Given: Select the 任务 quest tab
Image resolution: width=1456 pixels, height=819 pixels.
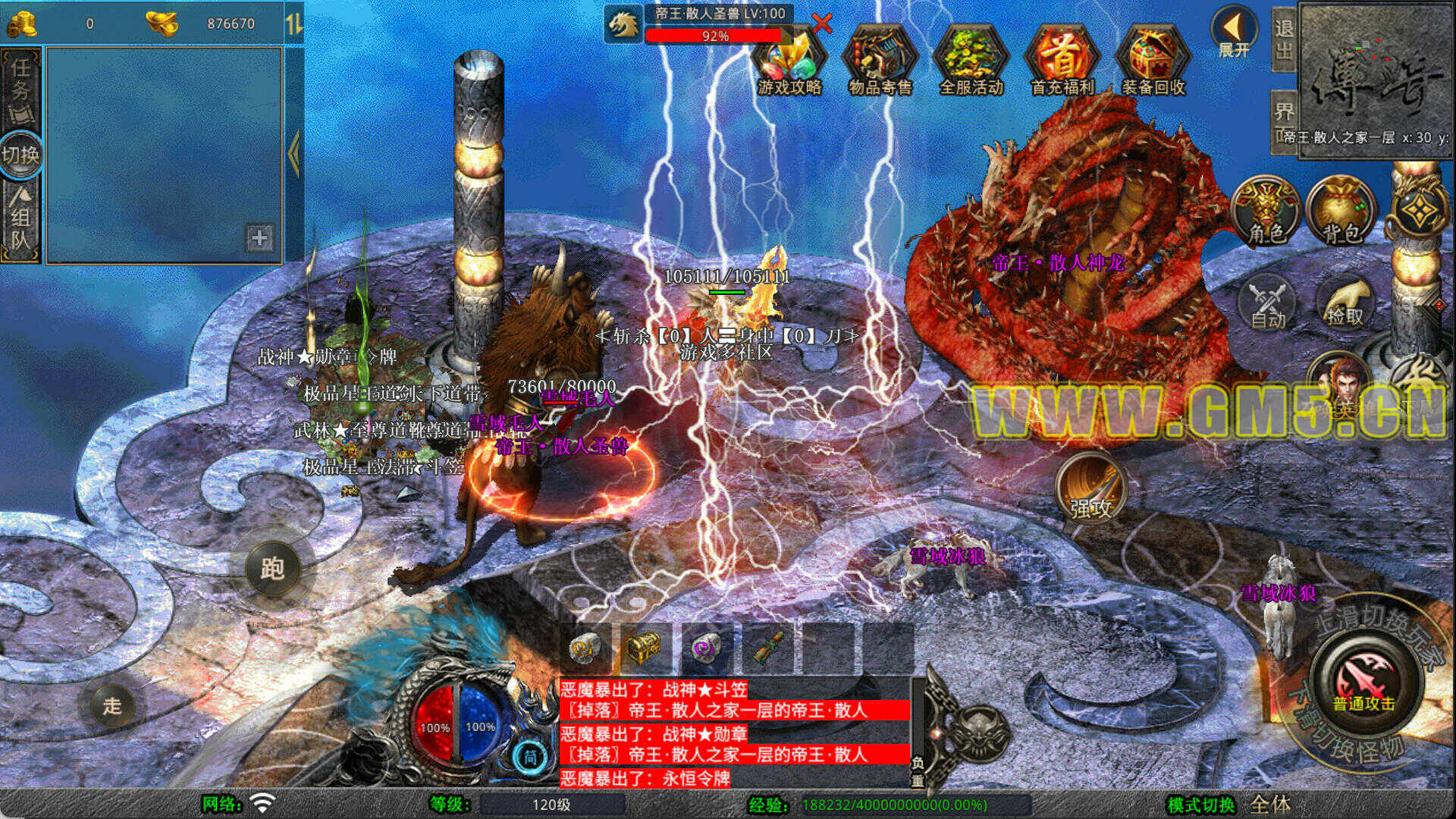Looking at the screenshot, I should 20,89.
